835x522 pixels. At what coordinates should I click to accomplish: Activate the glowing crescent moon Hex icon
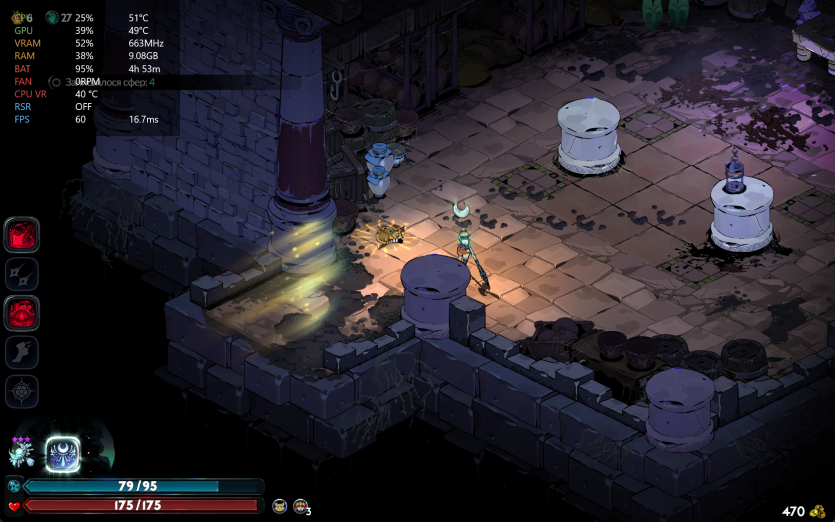(63, 455)
